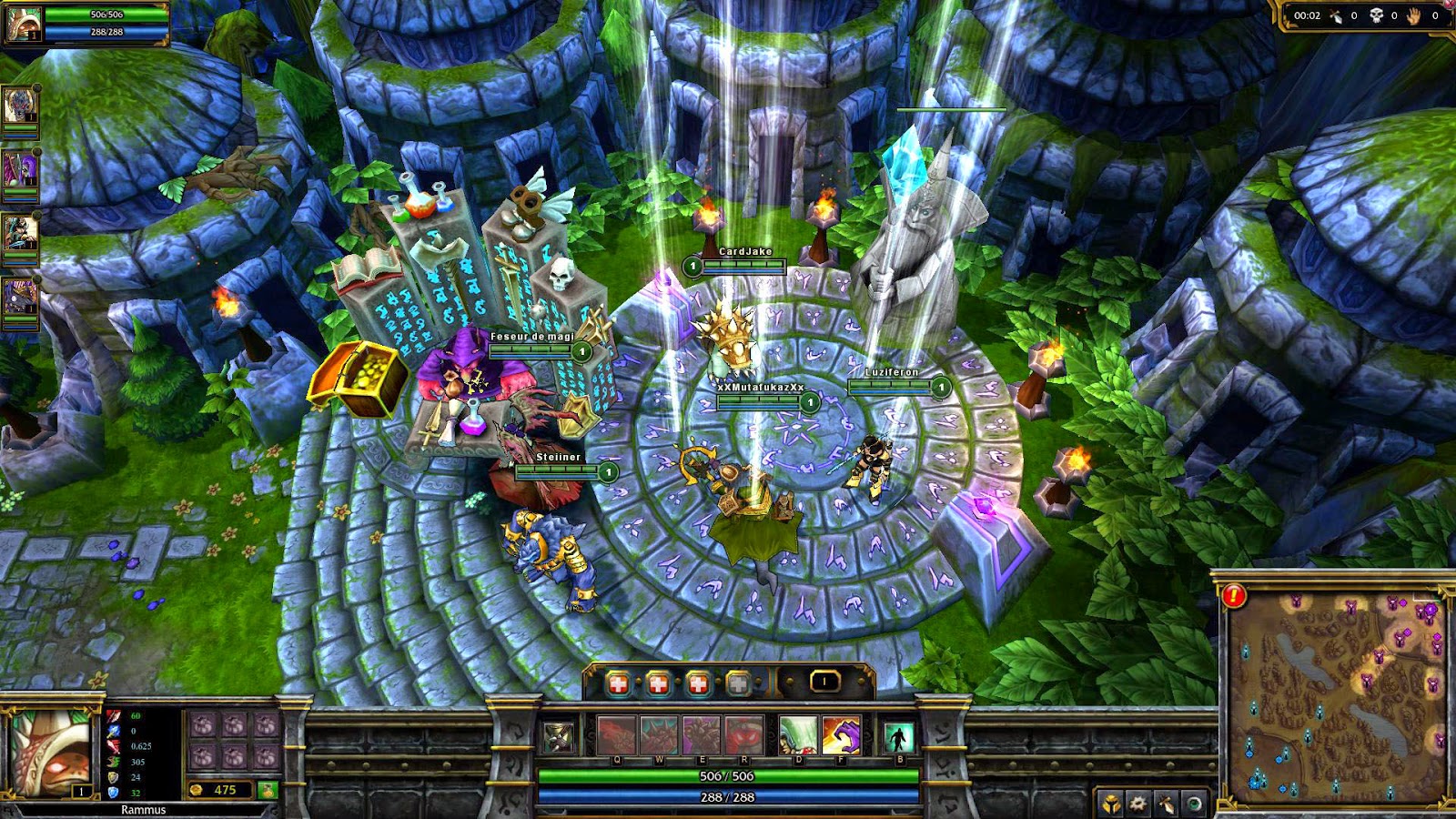Cast Rammus's Q ability
Viewport: 1456px width, 819px height.
pyautogui.click(x=617, y=735)
